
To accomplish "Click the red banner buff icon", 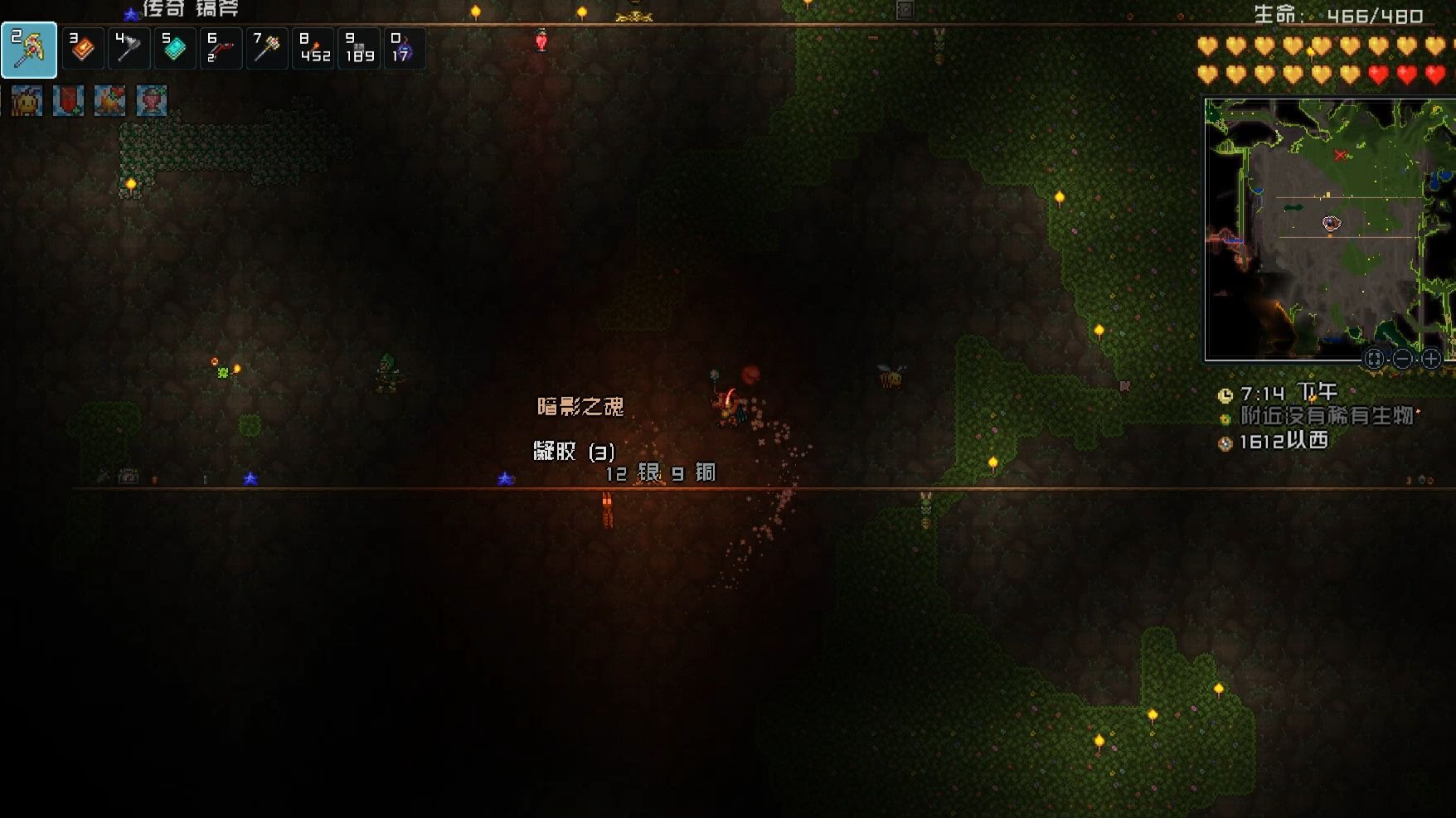I will 68,101.
